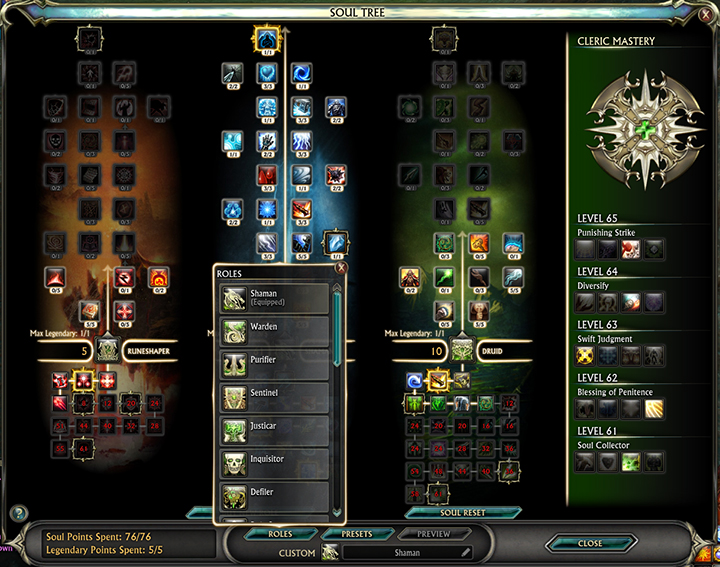Open the Presets list
This screenshot has height=567, width=720.
(x=357, y=534)
